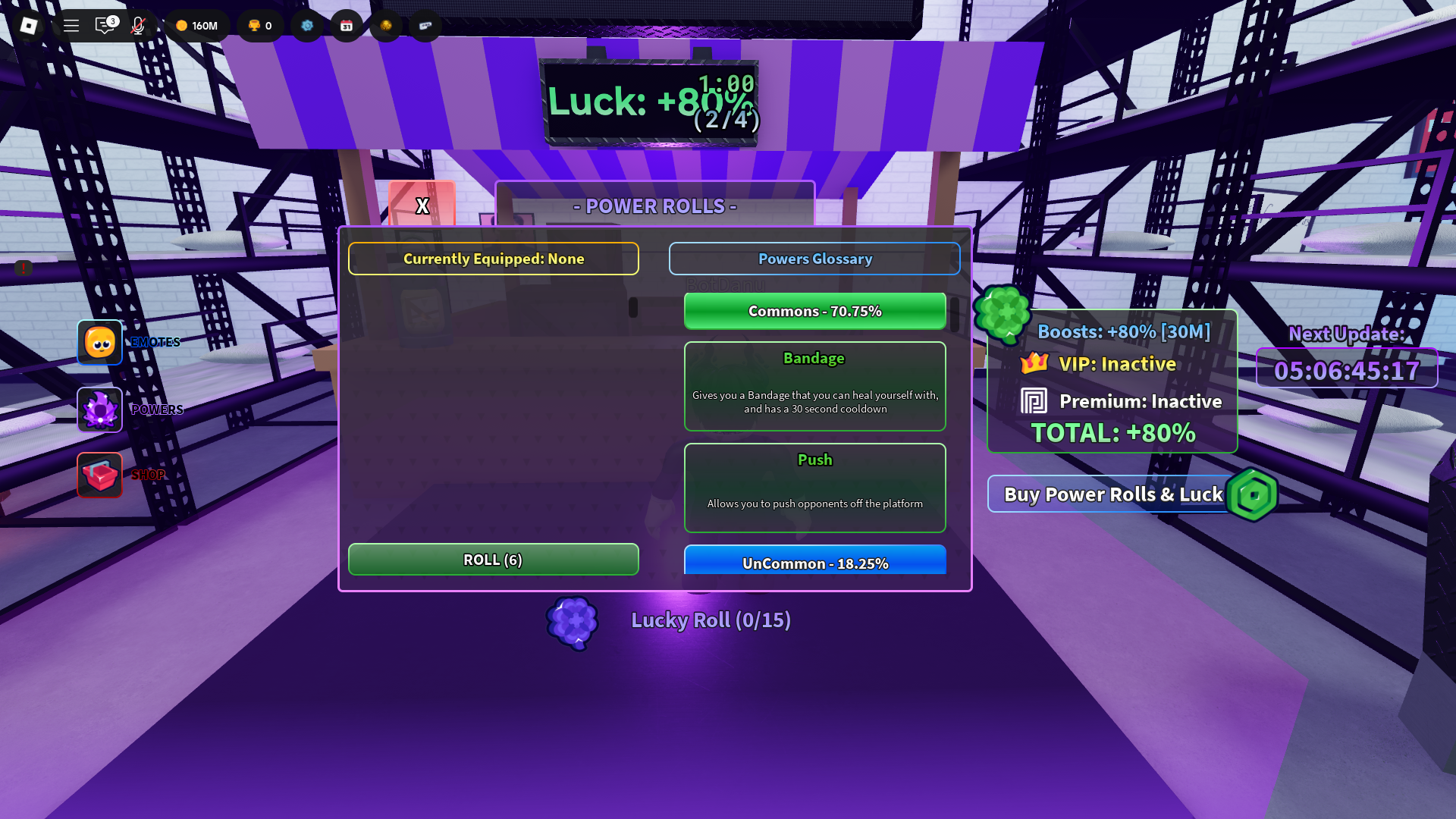Switch to the Powers Glossary tab
This screenshot has height=819, width=1456.
pyautogui.click(x=814, y=259)
